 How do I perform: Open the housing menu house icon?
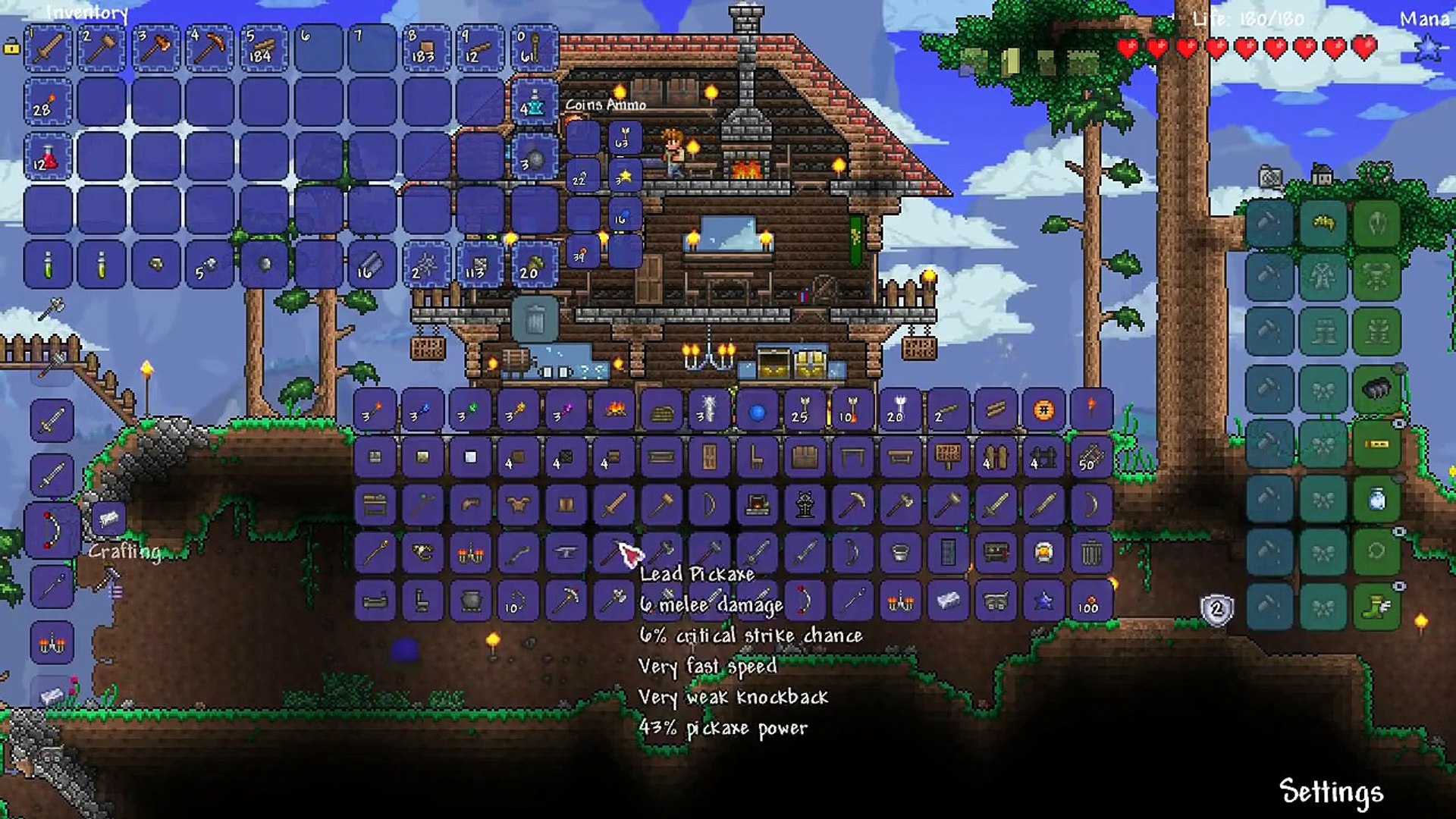(1323, 175)
